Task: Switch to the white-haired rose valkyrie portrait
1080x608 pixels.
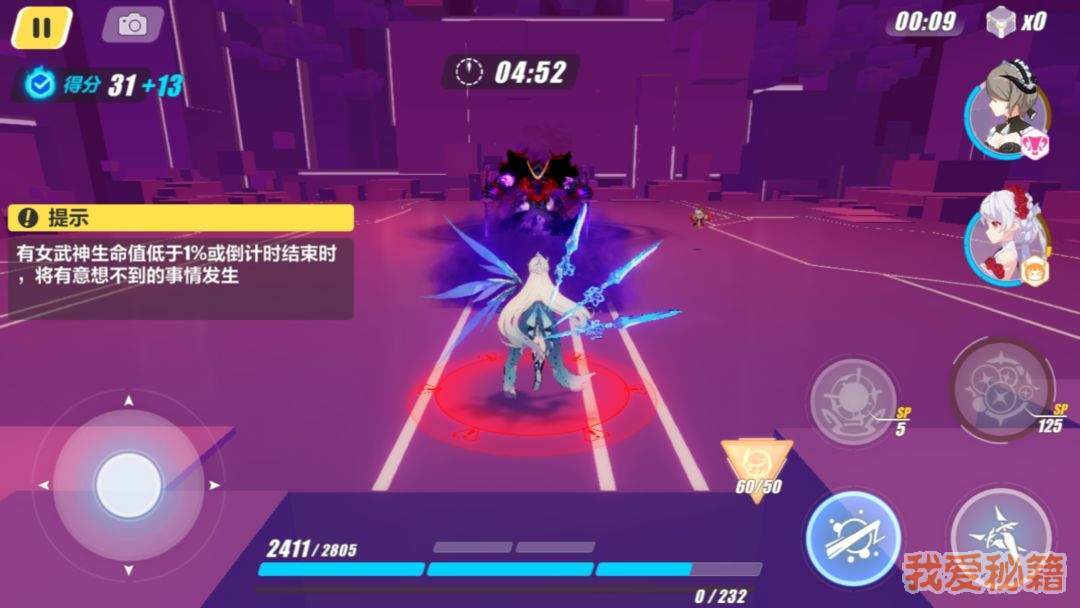Action: point(1007,236)
